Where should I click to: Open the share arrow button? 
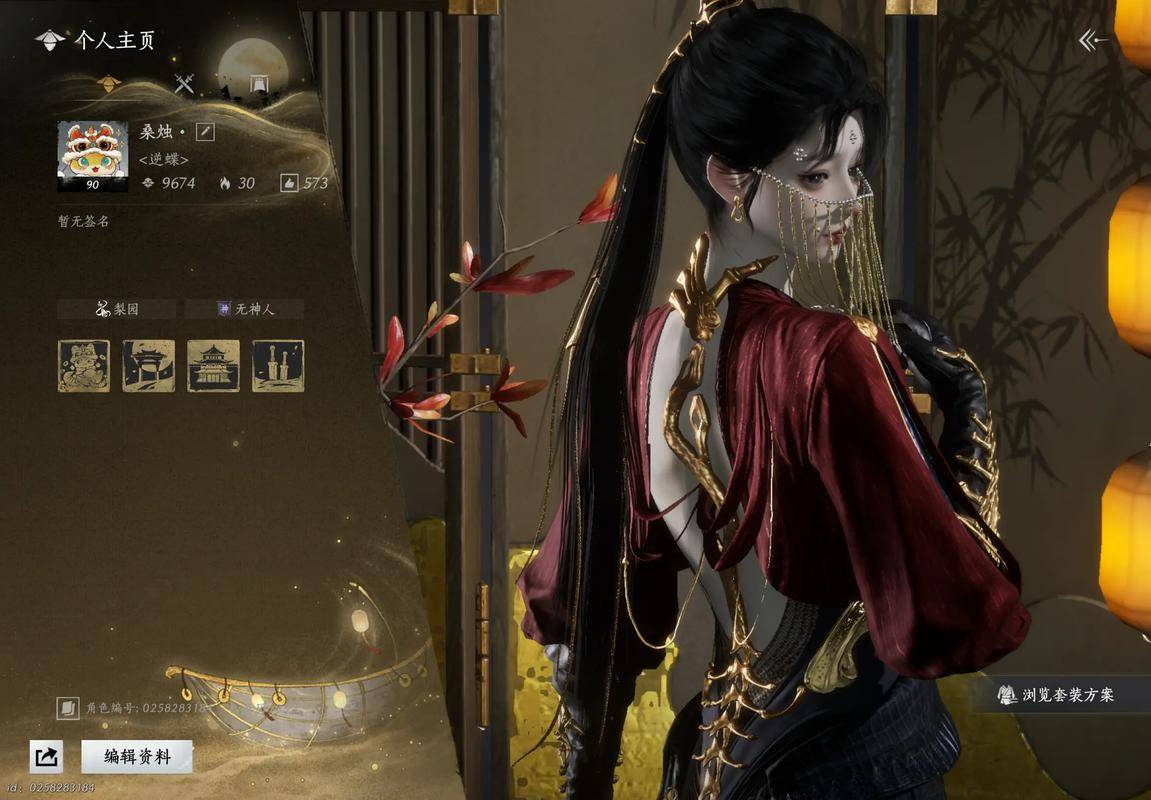click(x=46, y=757)
